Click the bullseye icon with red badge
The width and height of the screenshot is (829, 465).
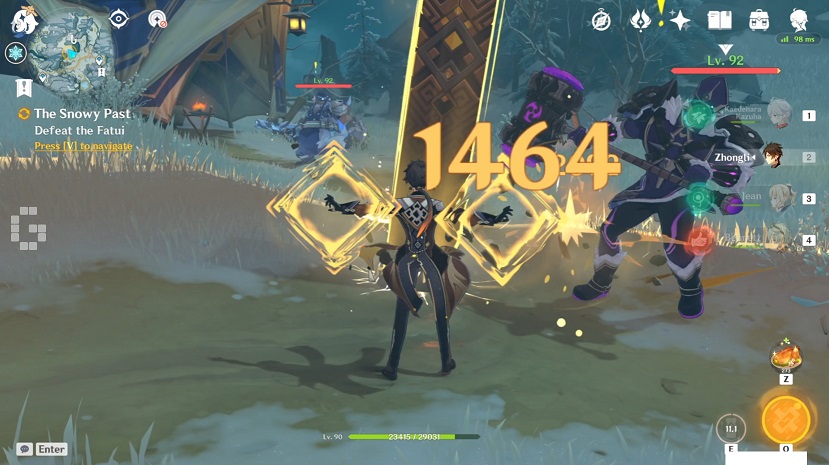157,18
